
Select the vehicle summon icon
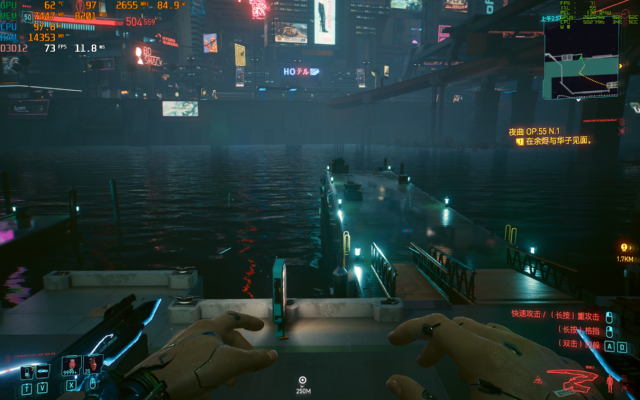pyautogui.click(x=42, y=372)
